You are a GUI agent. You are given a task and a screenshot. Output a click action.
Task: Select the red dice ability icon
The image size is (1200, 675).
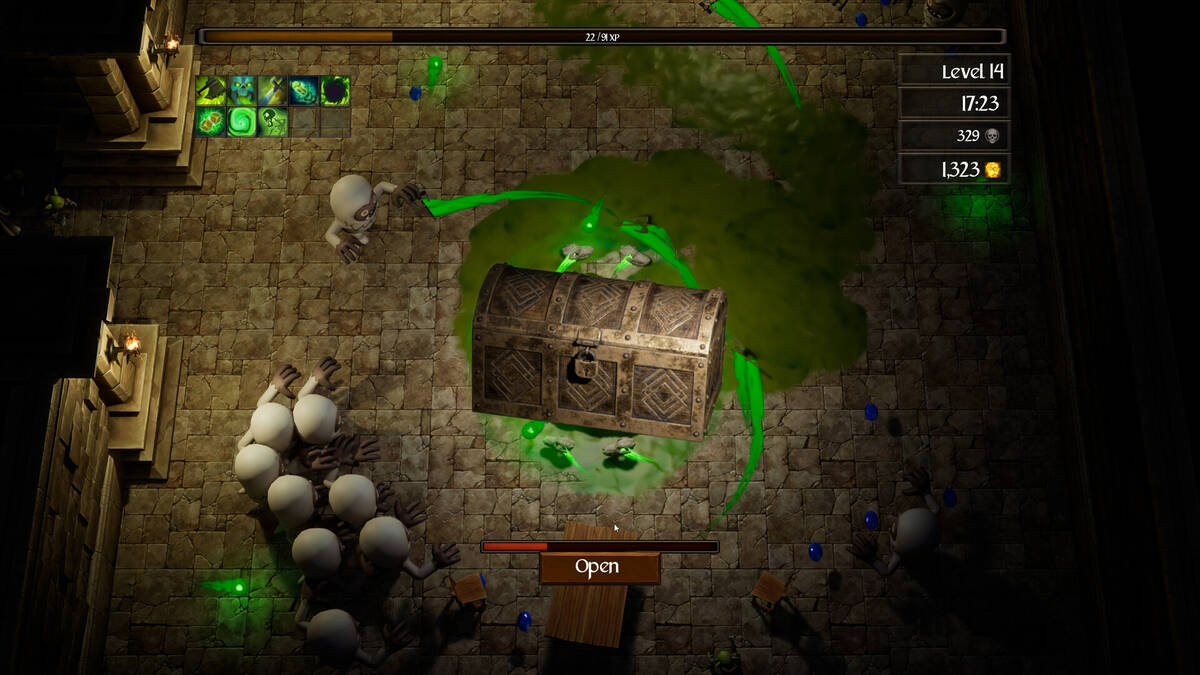(x=210, y=121)
